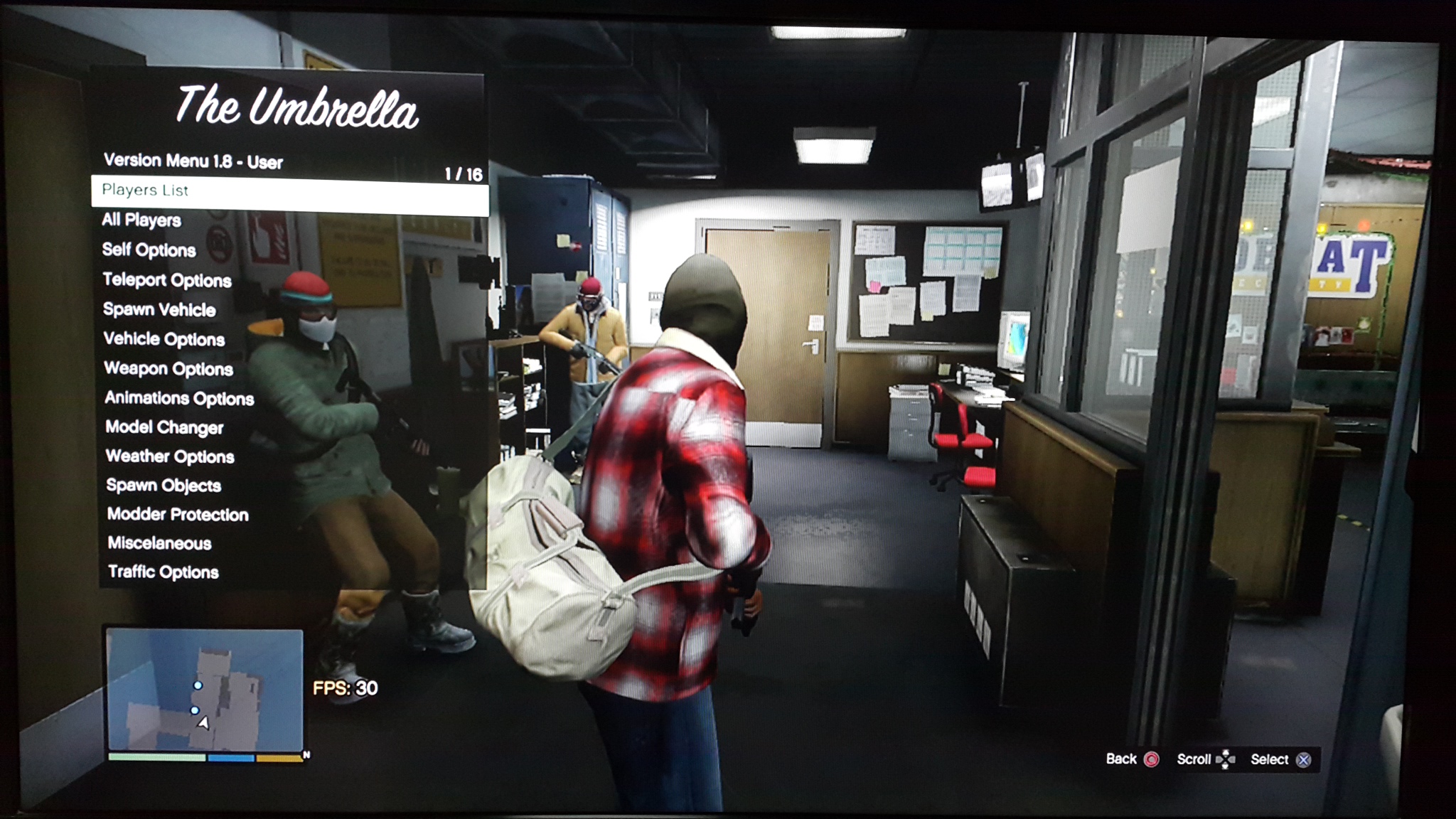The image size is (1456, 819).
Task: Choose Animations Options
Action: click(x=179, y=398)
